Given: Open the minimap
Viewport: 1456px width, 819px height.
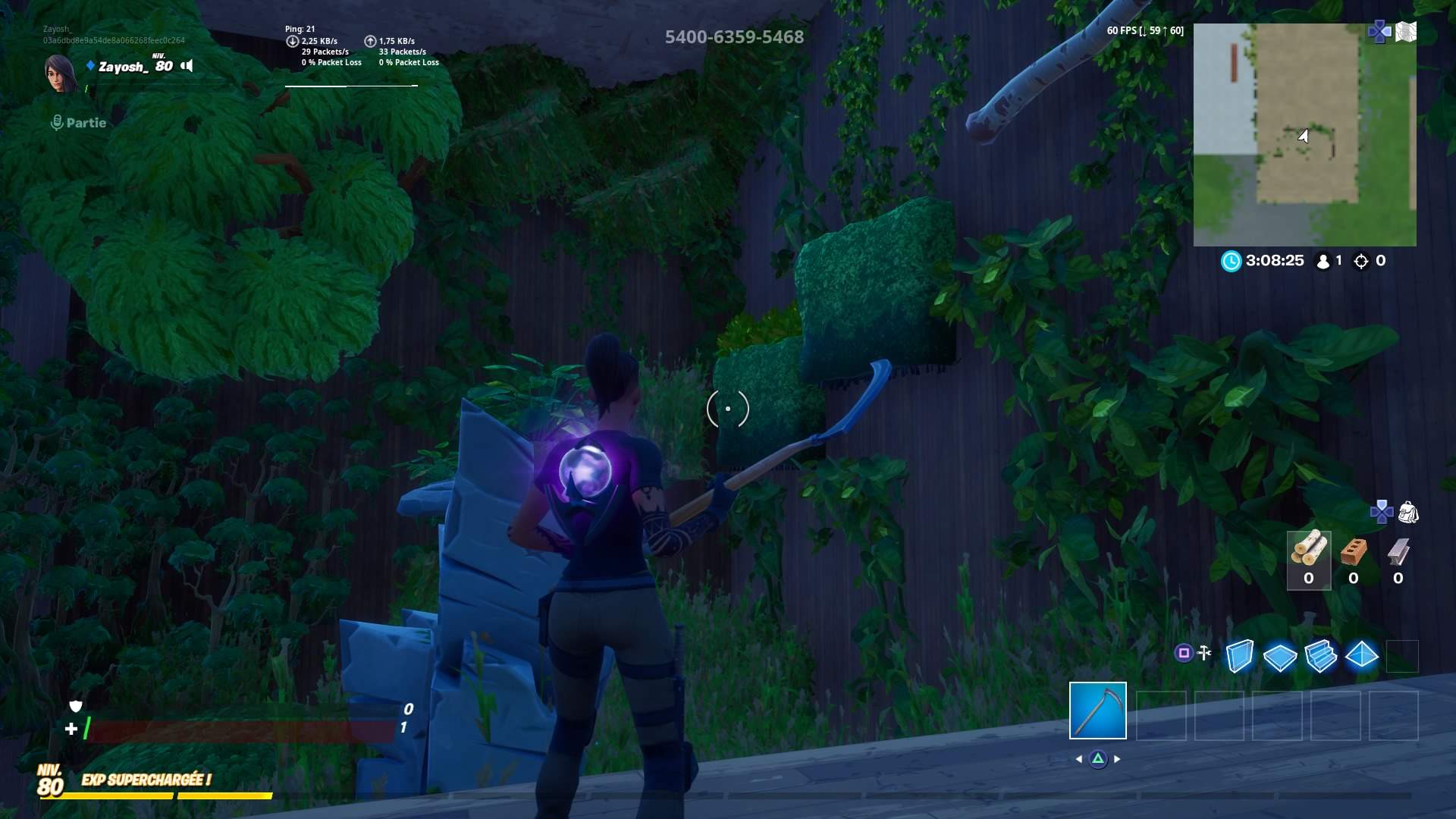Looking at the screenshot, I should [1304, 135].
